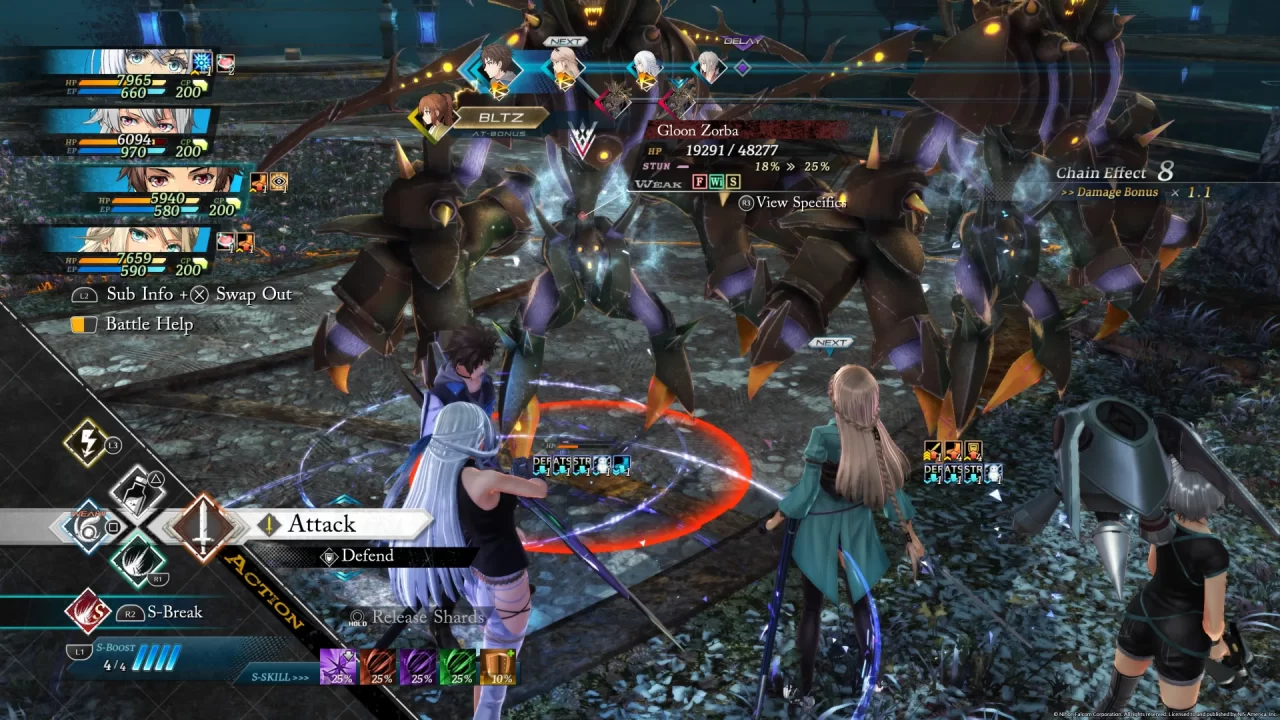Click the yellow lightning icon beside L3
The width and height of the screenshot is (1280, 720).
(x=86, y=443)
